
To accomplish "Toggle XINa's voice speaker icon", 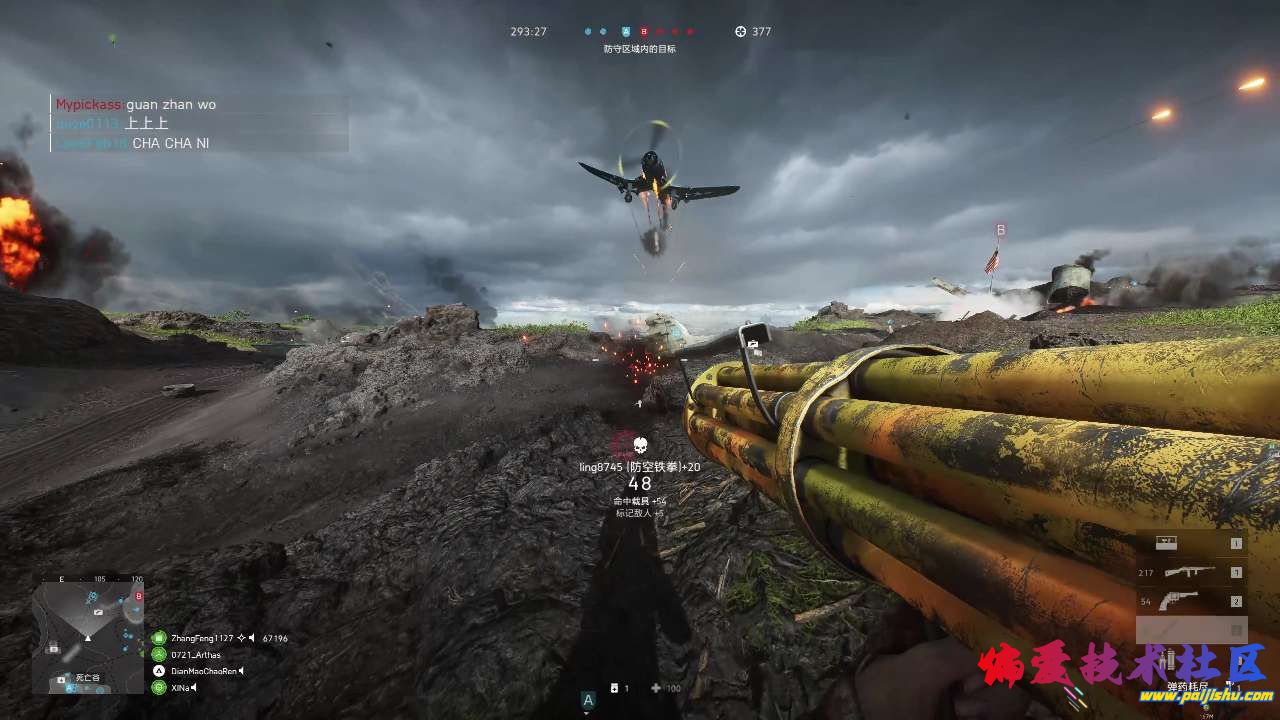I will 193,687.
